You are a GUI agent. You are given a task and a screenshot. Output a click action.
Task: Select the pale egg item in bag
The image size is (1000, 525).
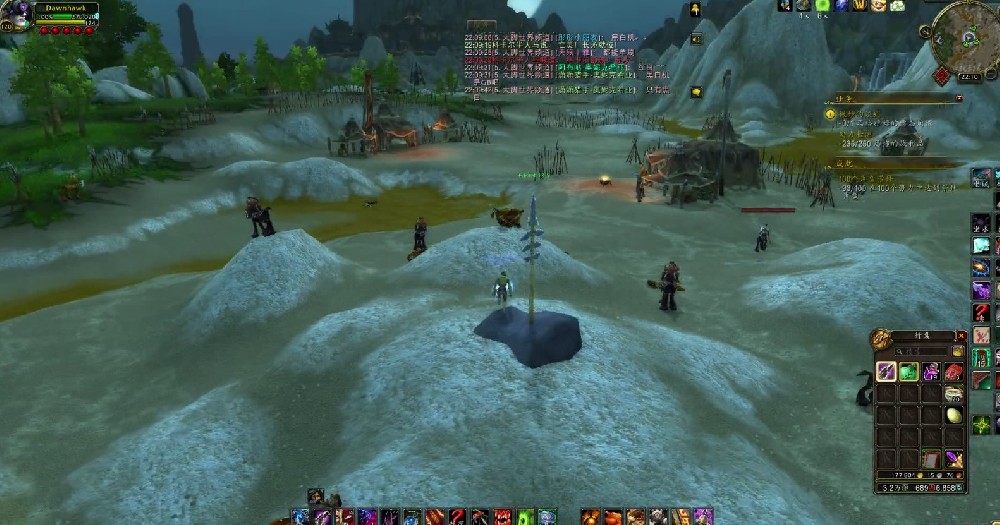(x=954, y=415)
